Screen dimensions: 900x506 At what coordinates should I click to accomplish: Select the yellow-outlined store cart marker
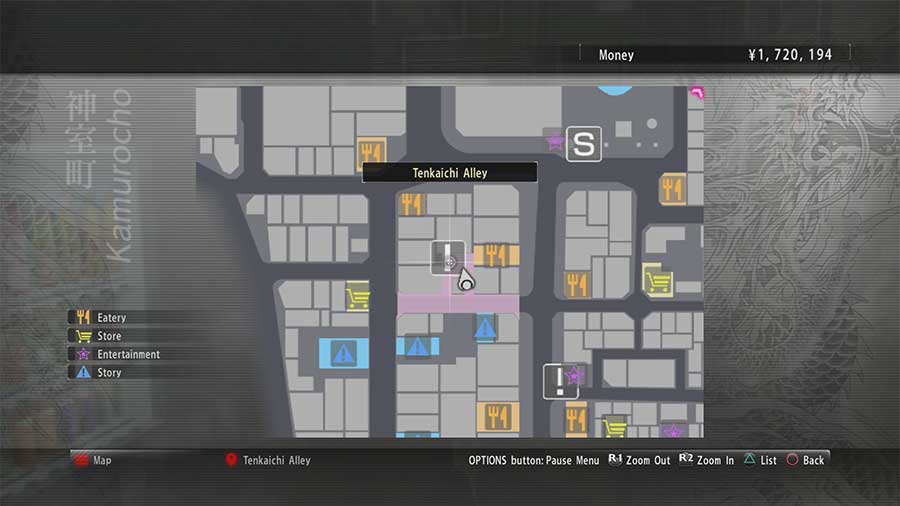click(657, 280)
